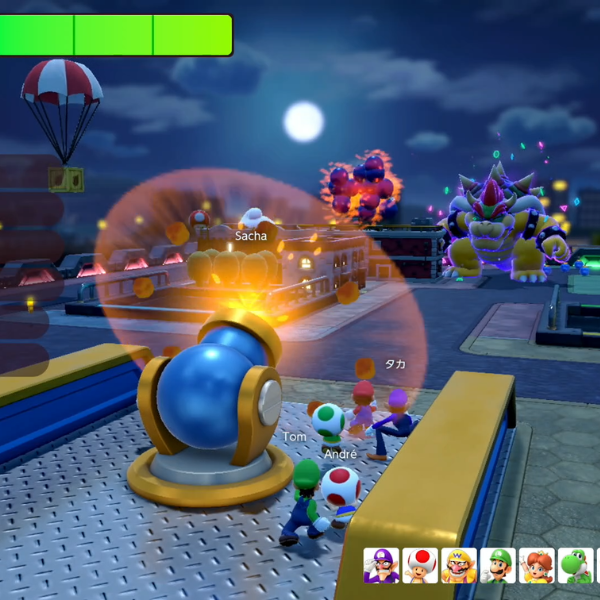Click Wario's portrait in the roster

(x=459, y=566)
